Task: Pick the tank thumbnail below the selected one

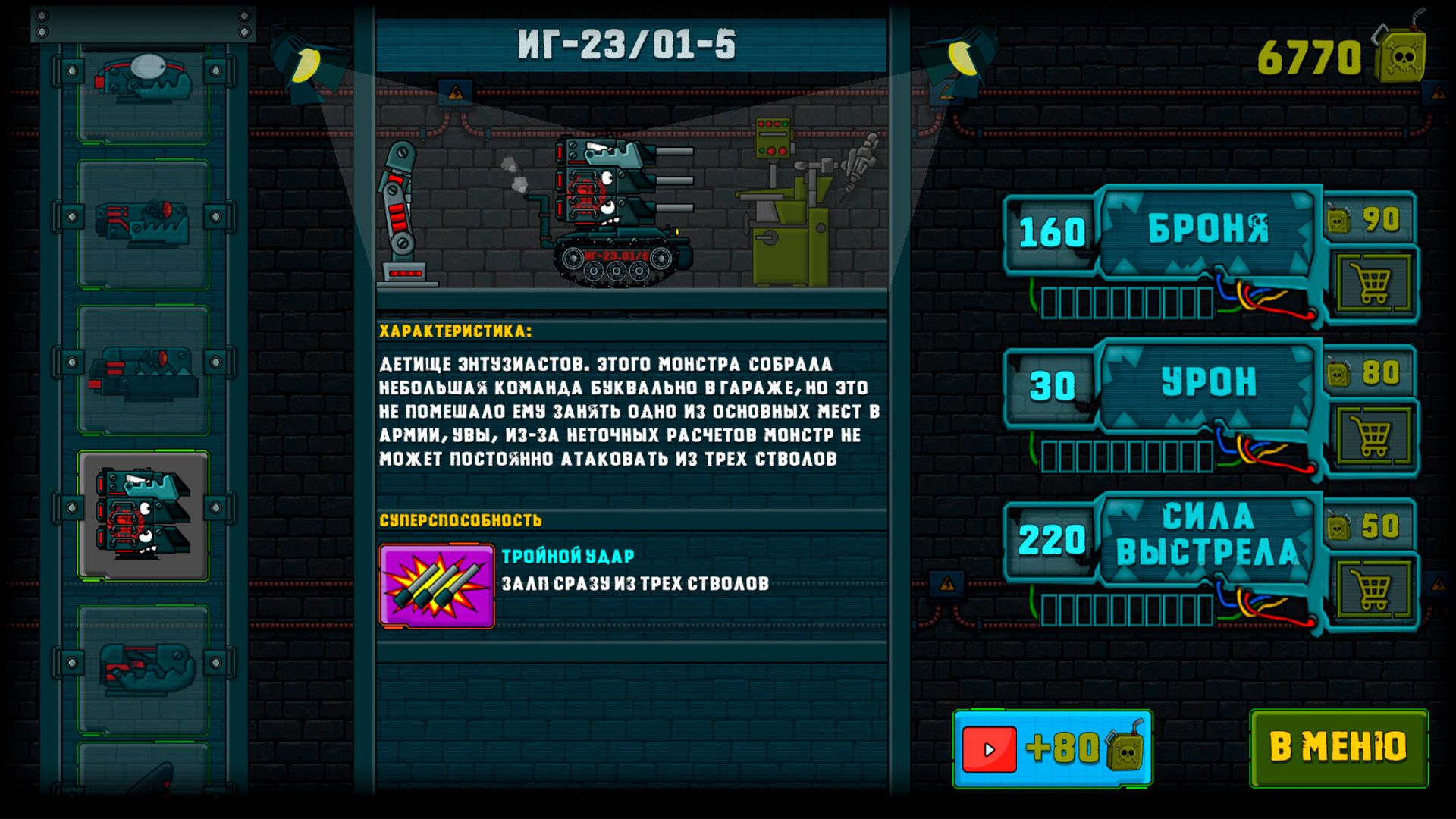Action: (x=143, y=669)
